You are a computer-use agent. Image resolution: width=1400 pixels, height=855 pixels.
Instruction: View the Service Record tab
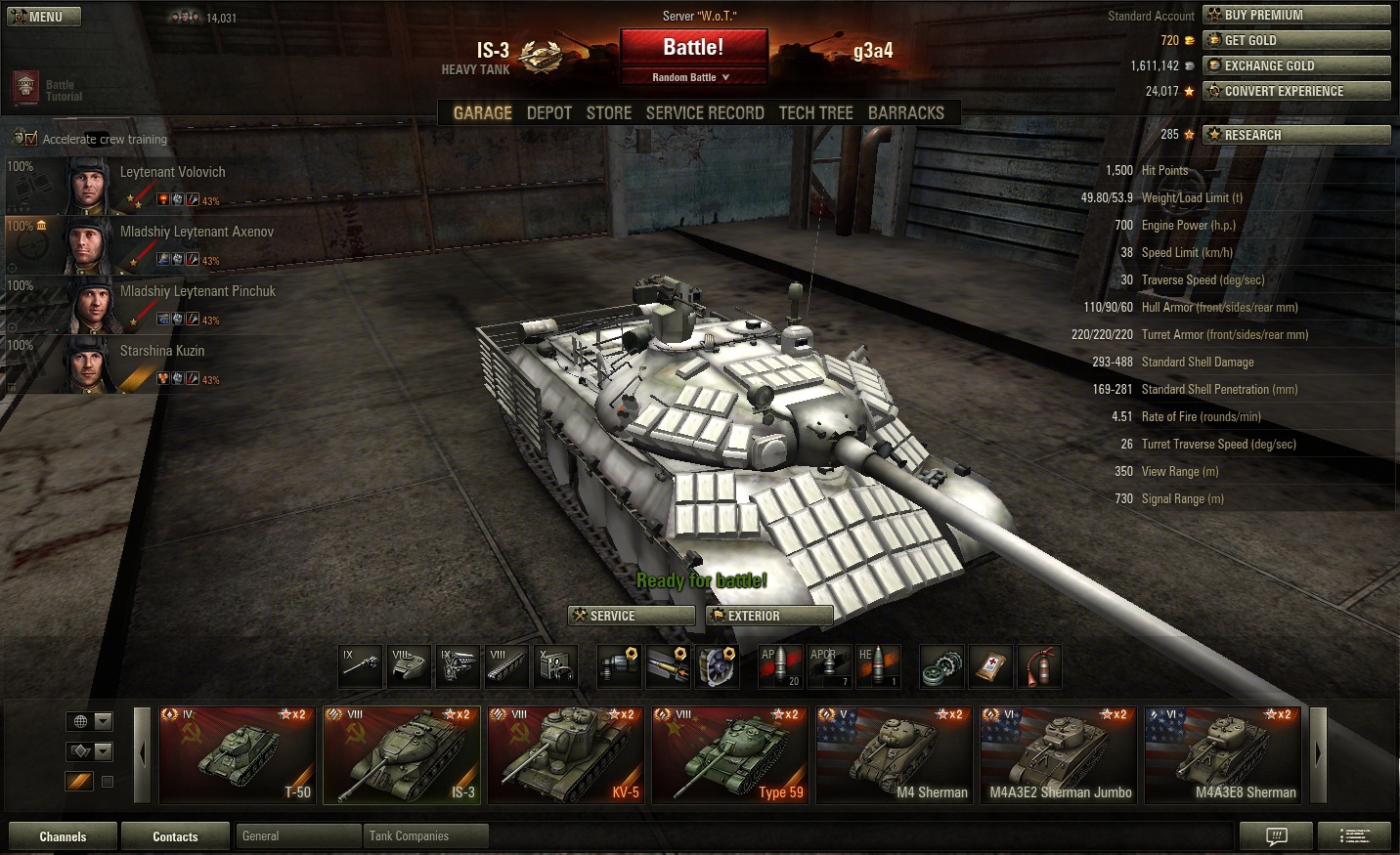pyautogui.click(x=705, y=113)
